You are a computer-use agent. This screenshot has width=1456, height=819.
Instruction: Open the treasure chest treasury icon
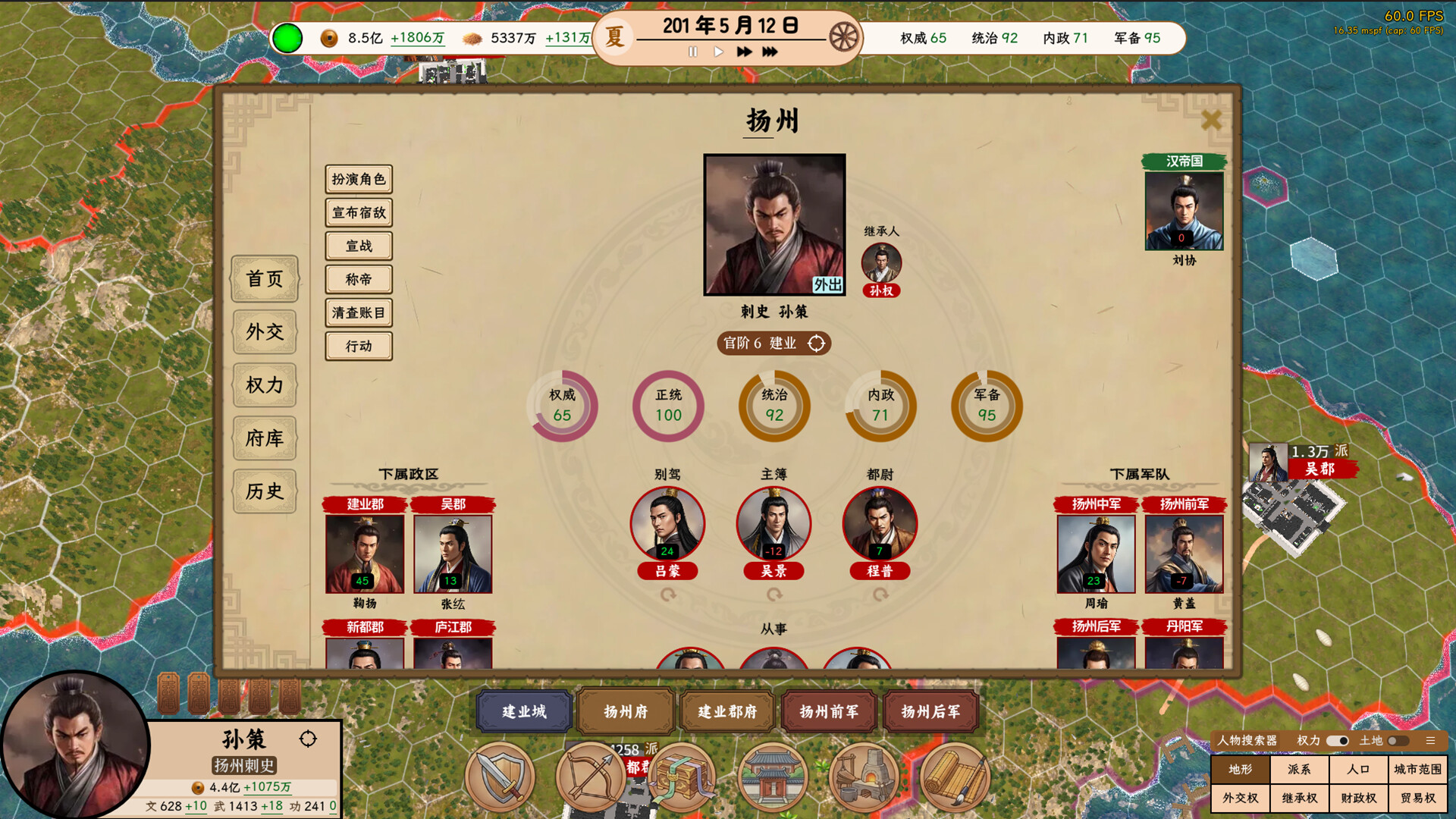684,777
